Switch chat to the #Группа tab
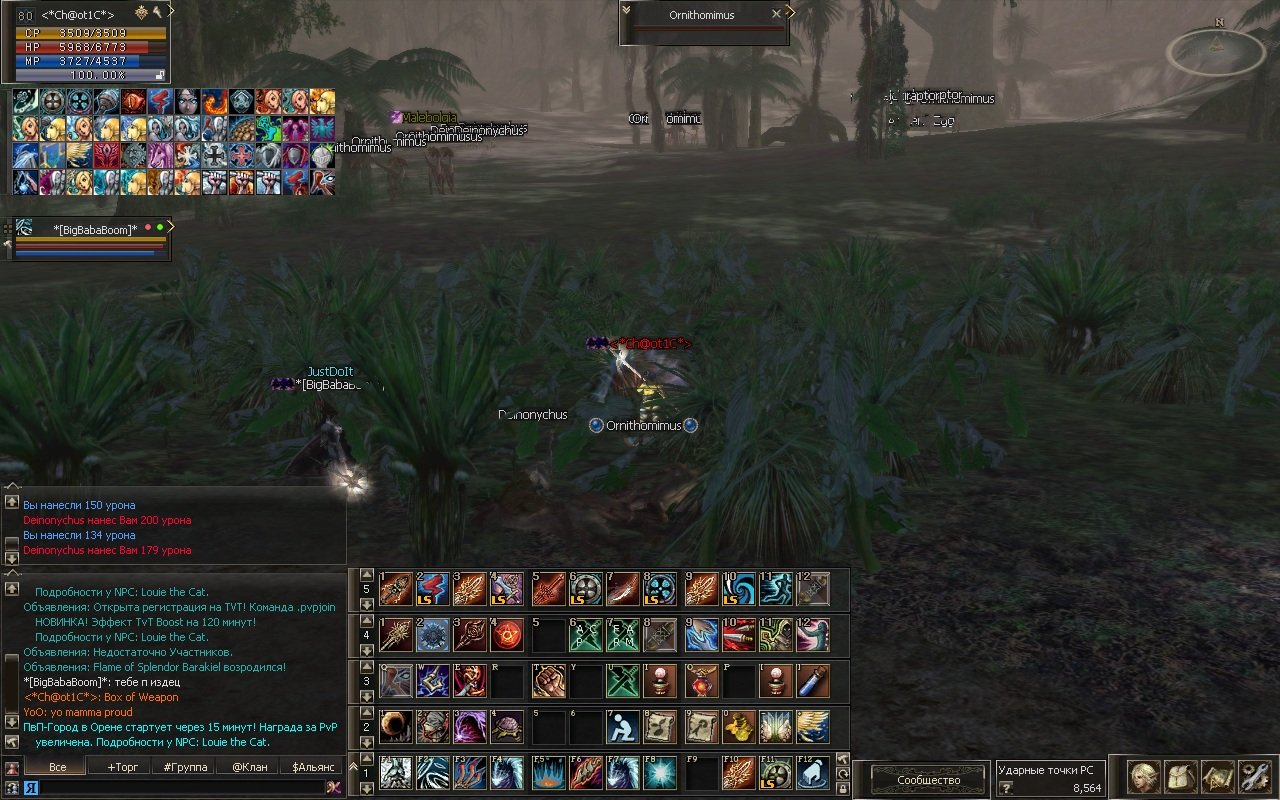Viewport: 1280px width, 800px height. 185,767
